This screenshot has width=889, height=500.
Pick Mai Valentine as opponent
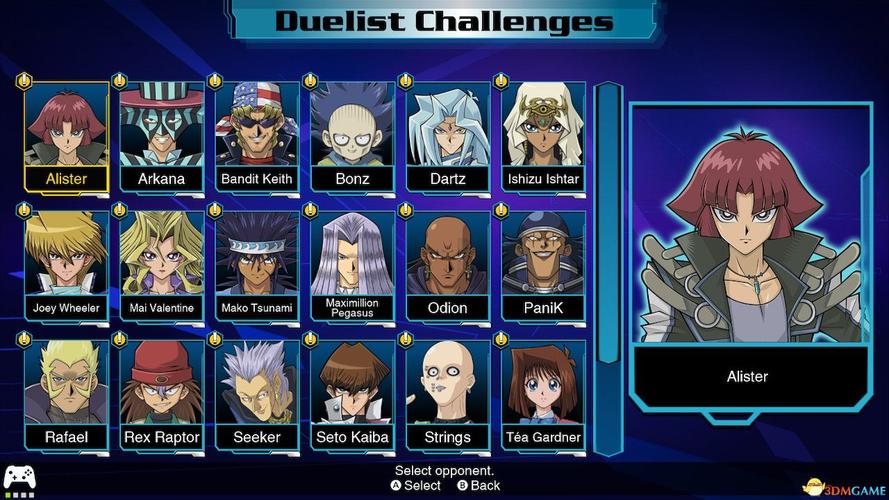click(161, 265)
